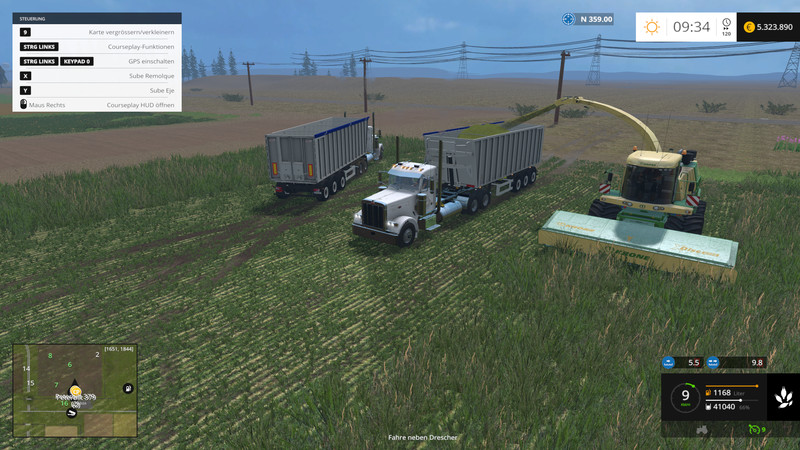
Task: Open the minimap in the corner
Action: point(74,390)
